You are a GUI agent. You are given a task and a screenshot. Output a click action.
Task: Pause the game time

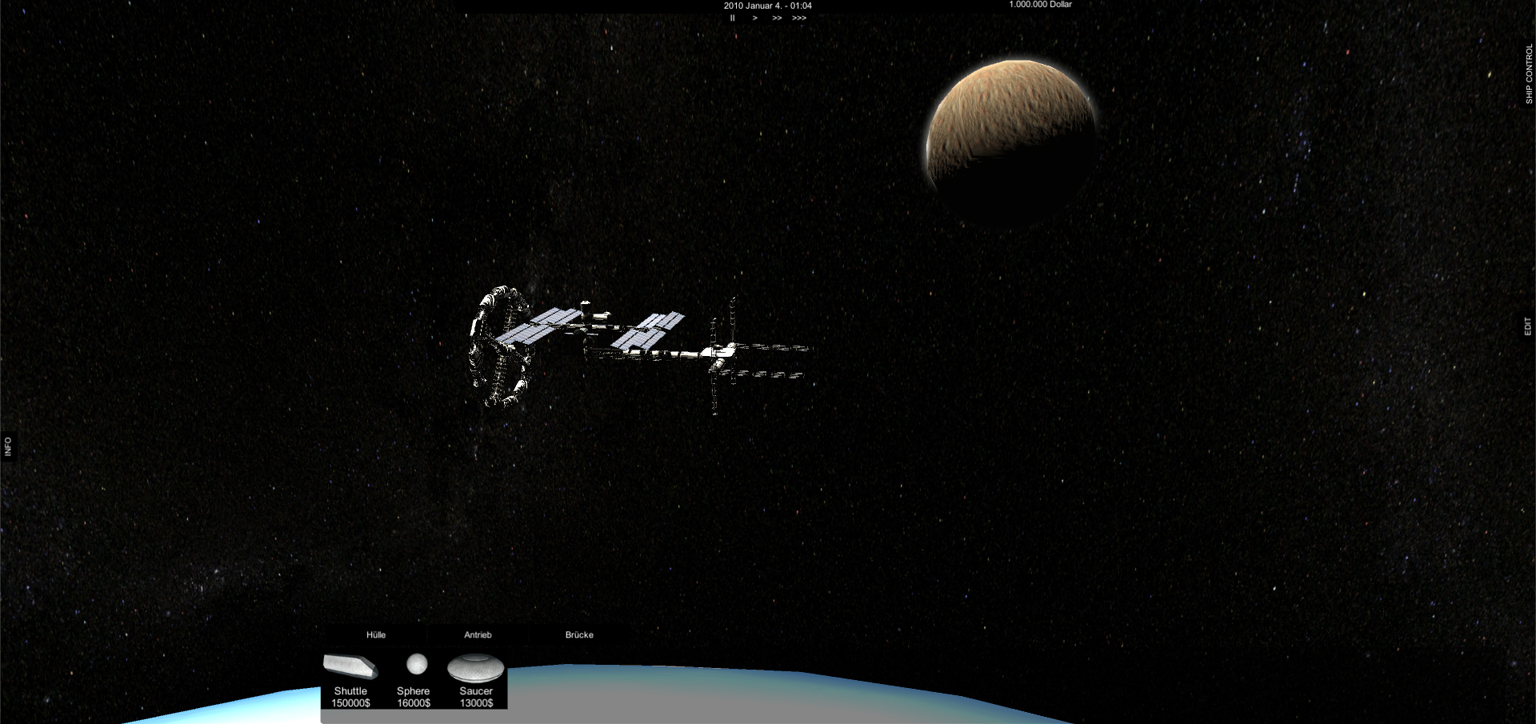click(x=732, y=18)
